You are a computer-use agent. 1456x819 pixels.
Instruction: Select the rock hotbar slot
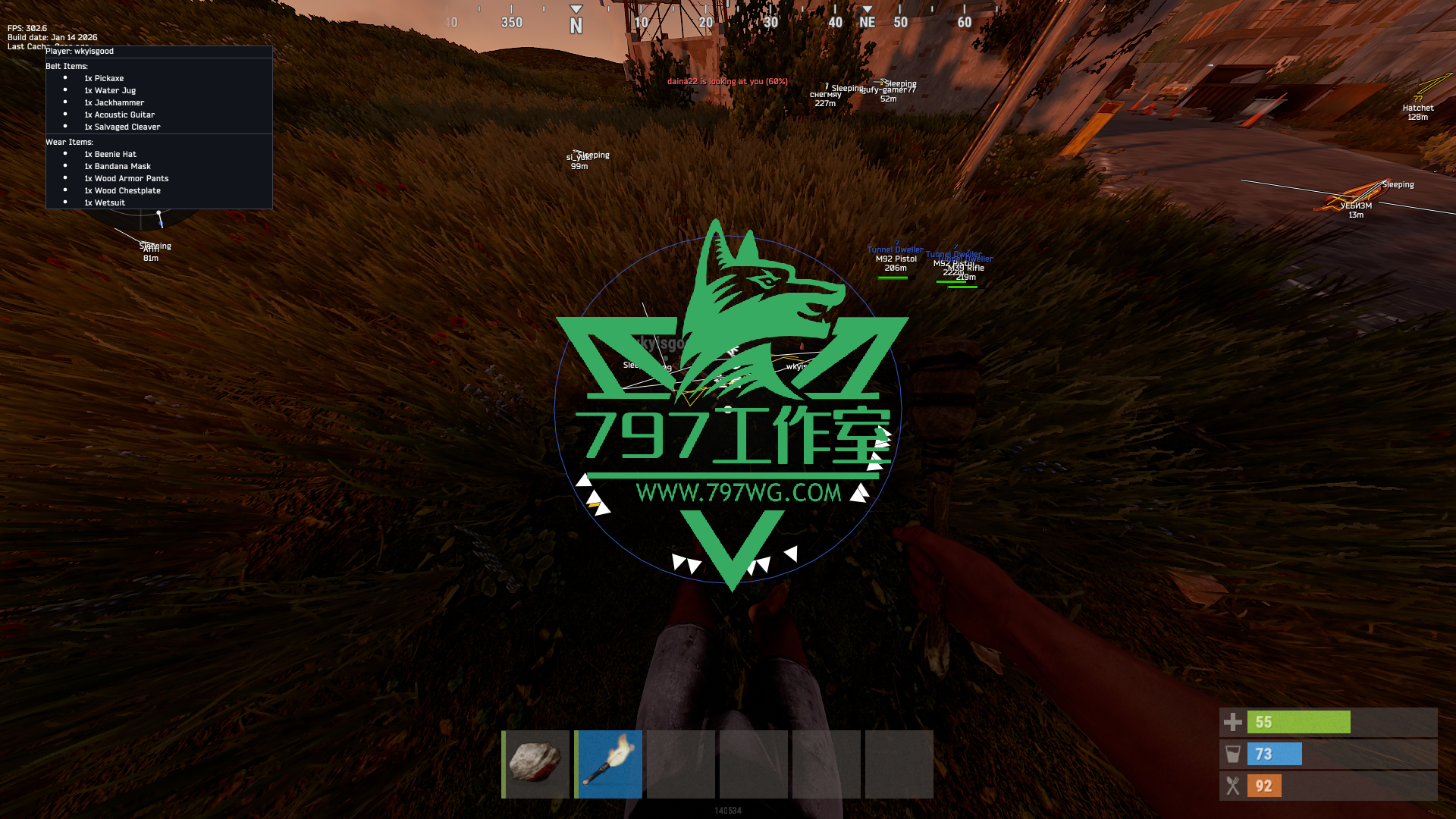click(x=535, y=764)
